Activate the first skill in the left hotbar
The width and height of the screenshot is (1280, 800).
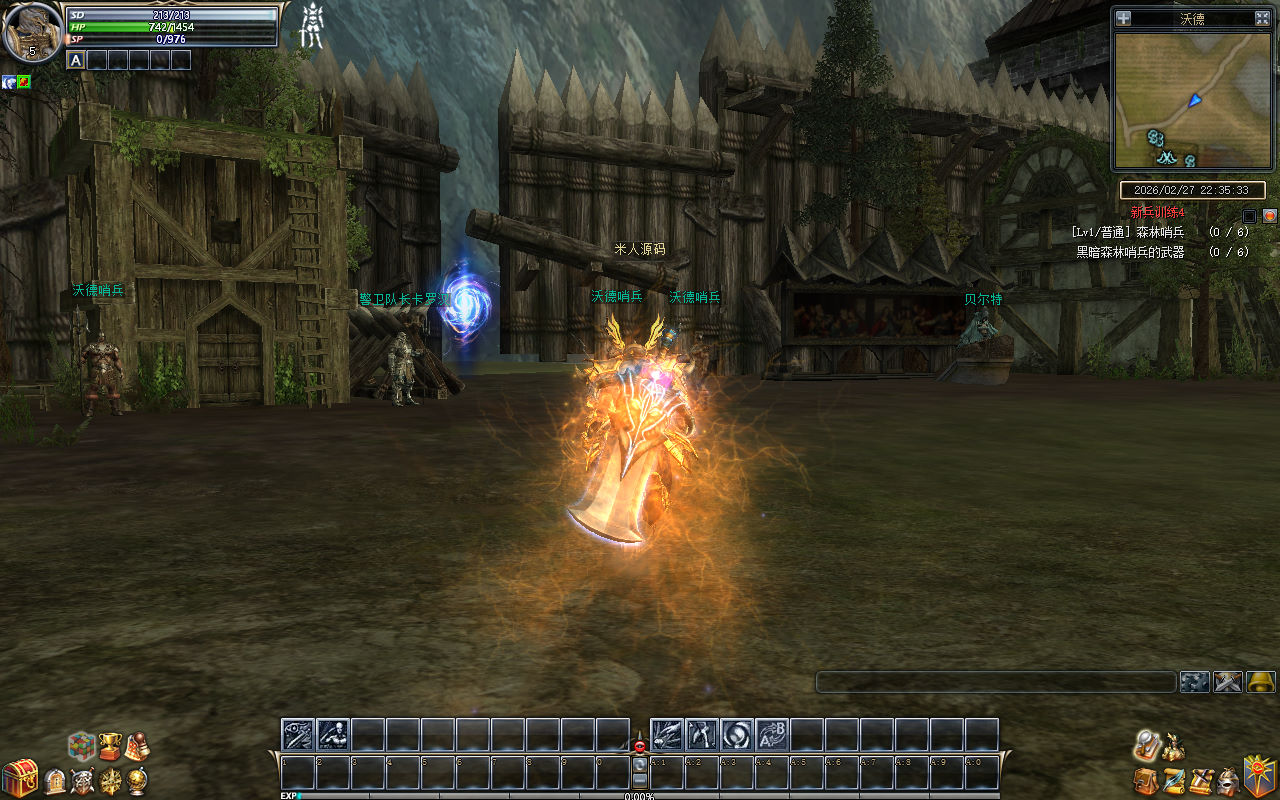[298, 735]
